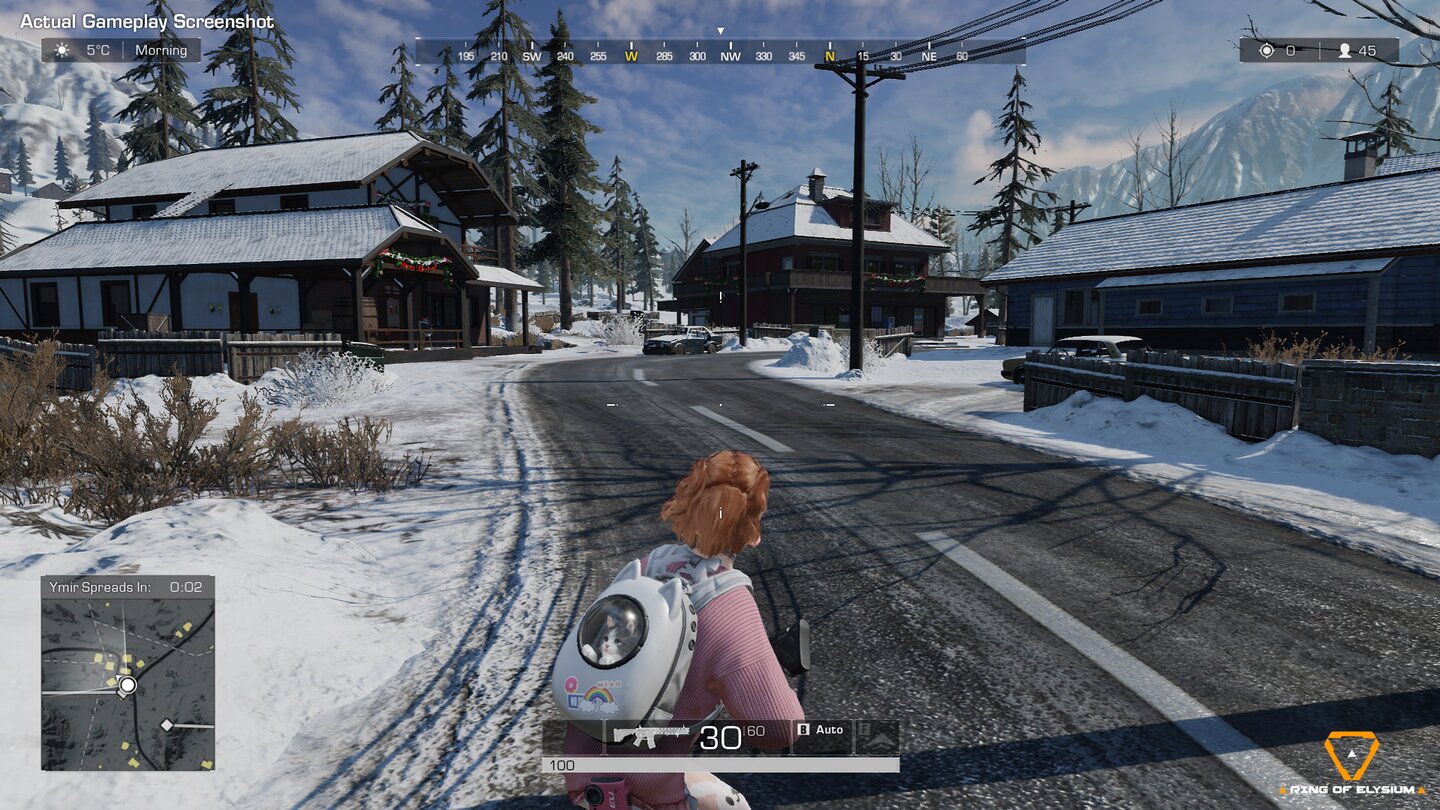Image resolution: width=1440 pixels, height=810 pixels.
Task: Click the B key icon beside Auto
Action: pyautogui.click(x=804, y=729)
